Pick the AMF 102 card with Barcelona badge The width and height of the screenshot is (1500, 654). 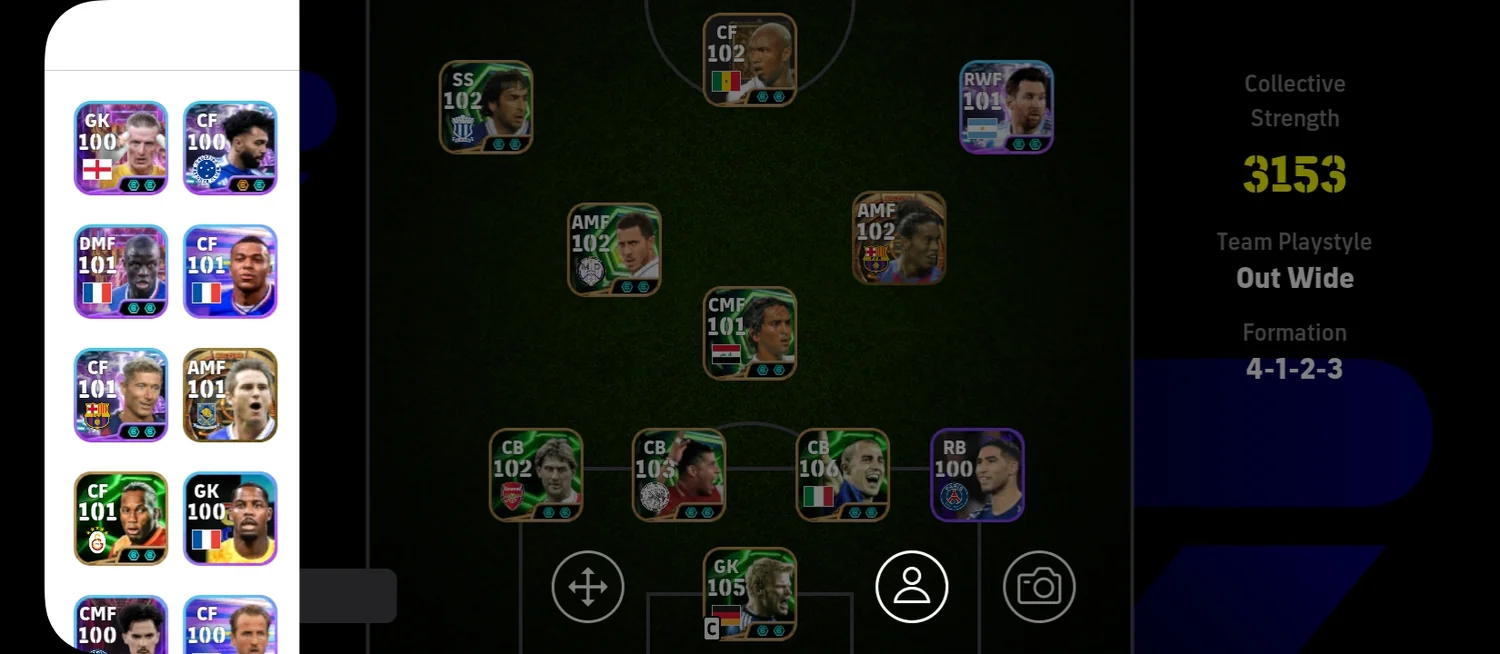(899, 238)
